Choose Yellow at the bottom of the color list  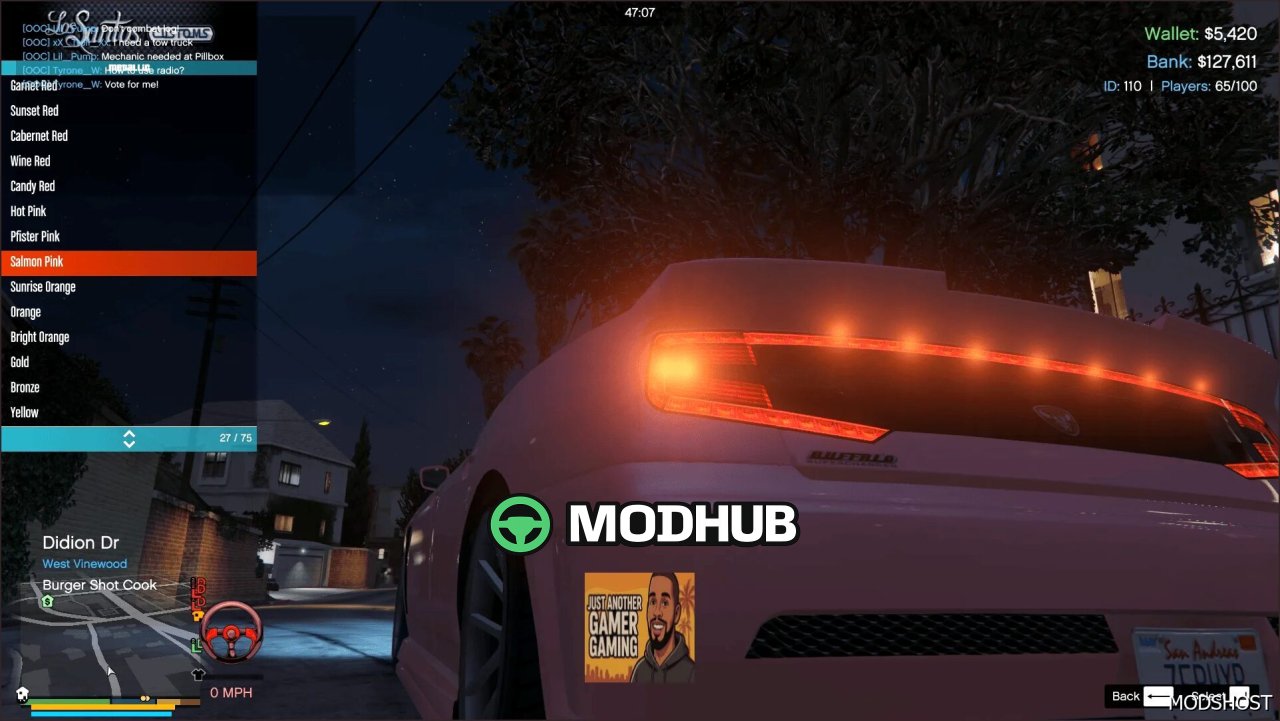pos(60,412)
